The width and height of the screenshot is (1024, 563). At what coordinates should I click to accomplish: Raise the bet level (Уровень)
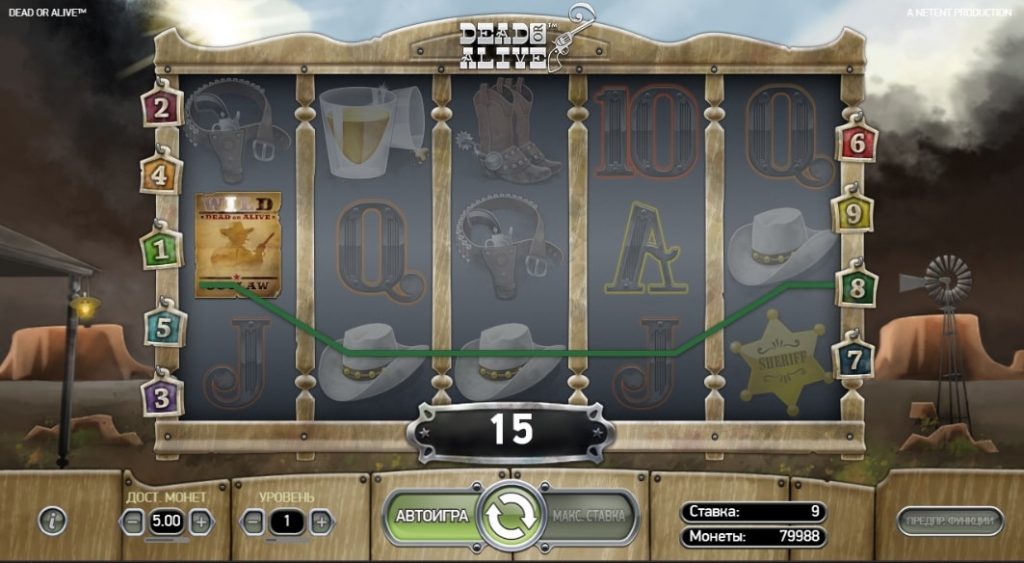320,521
